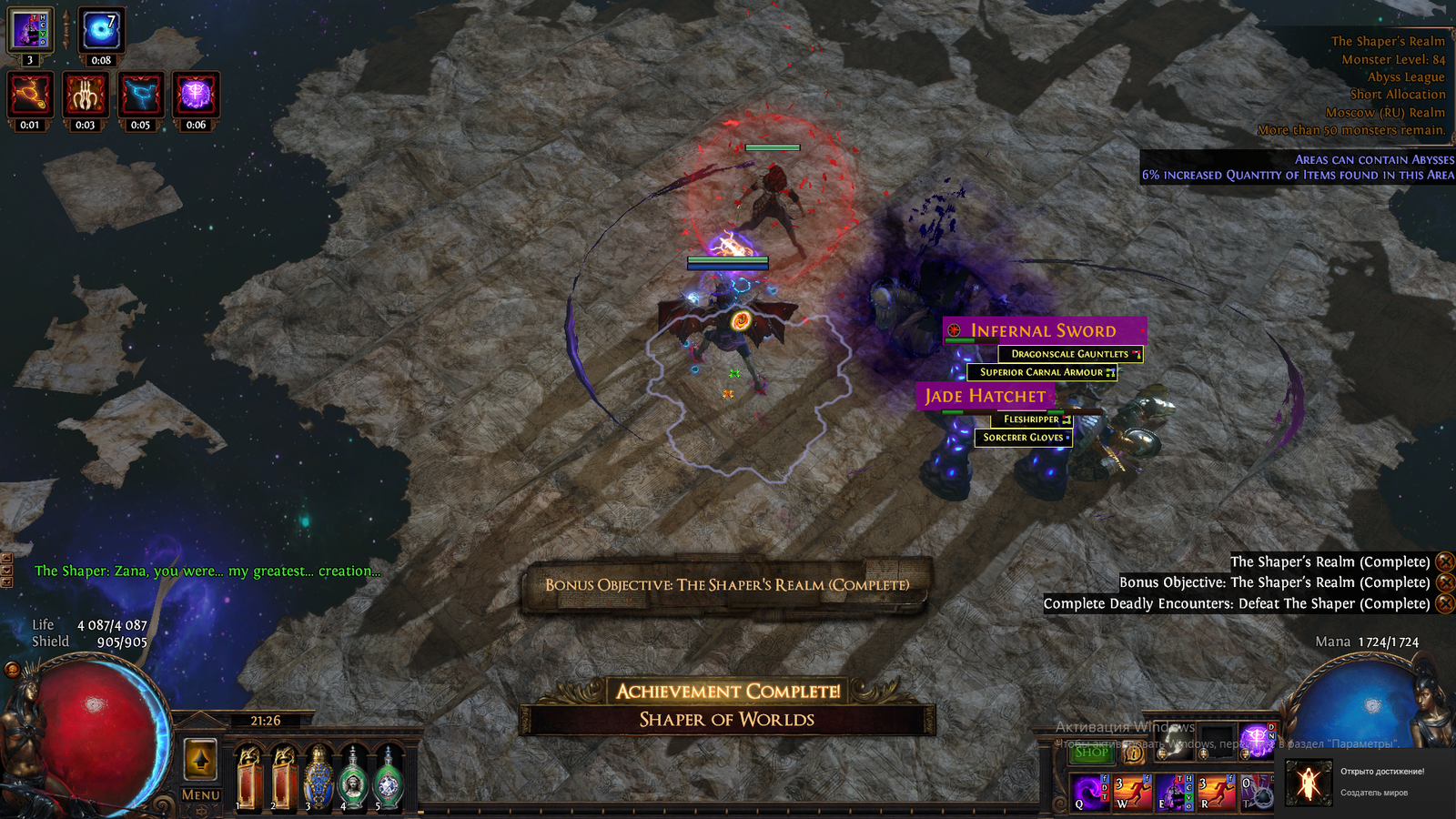Use the blue and gold flask in slot 3
Viewport: 1456px width, 819px height.
[318, 778]
